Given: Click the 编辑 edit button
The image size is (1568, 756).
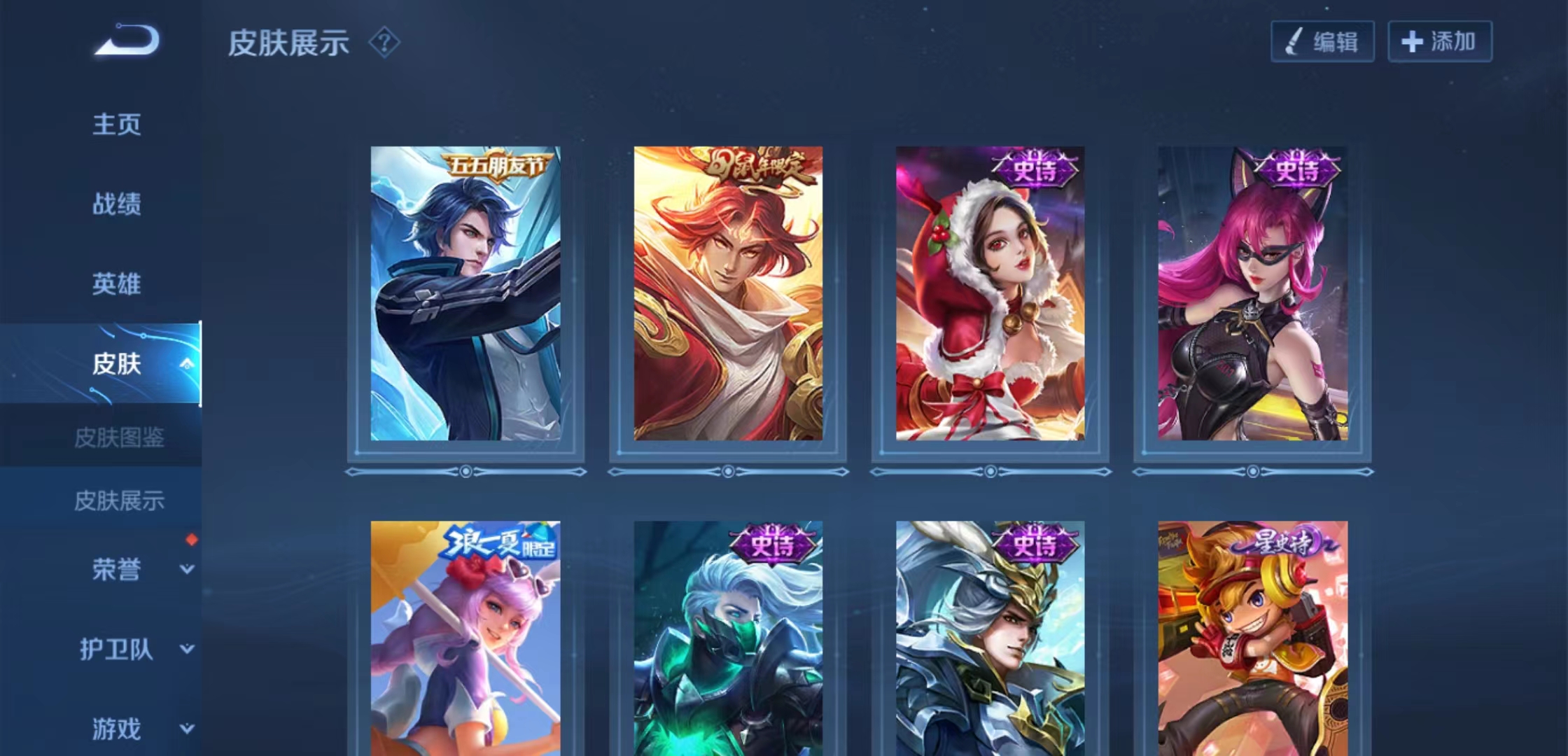Looking at the screenshot, I should 1322,42.
